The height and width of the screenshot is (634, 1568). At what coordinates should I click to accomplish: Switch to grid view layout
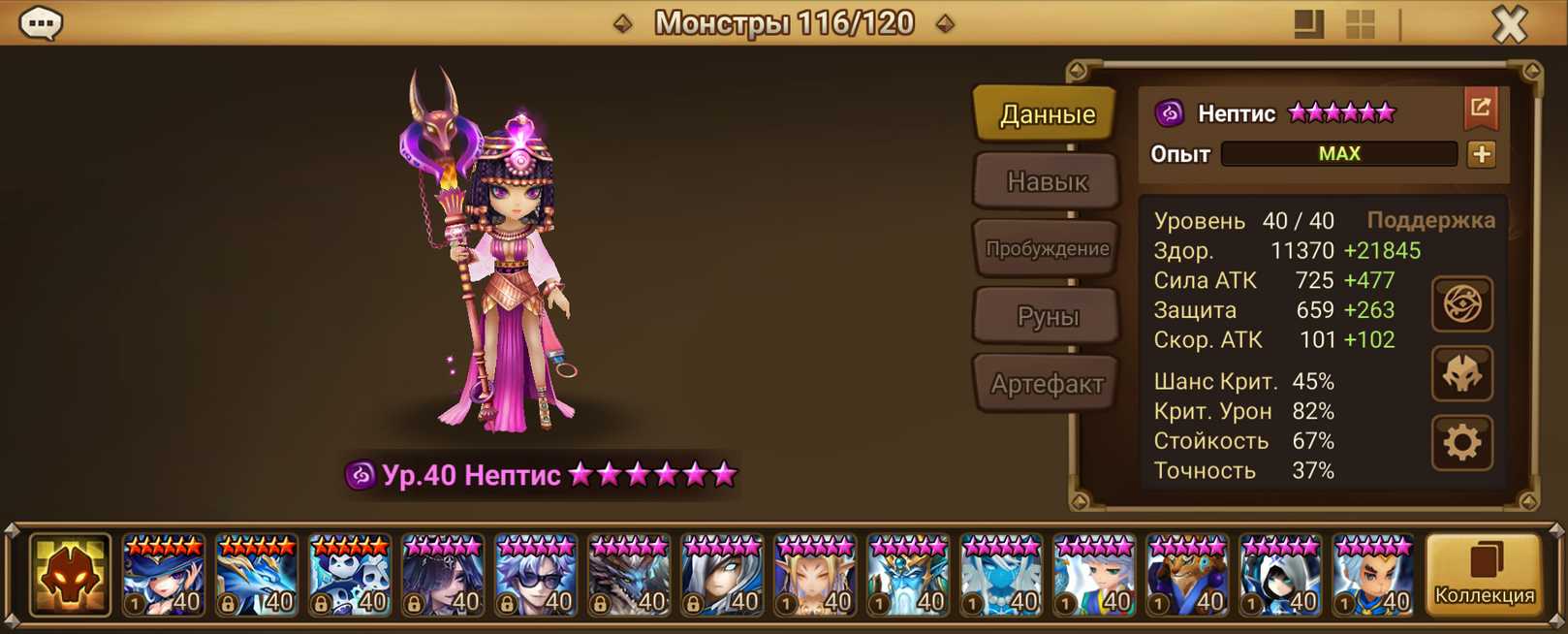[1361, 24]
